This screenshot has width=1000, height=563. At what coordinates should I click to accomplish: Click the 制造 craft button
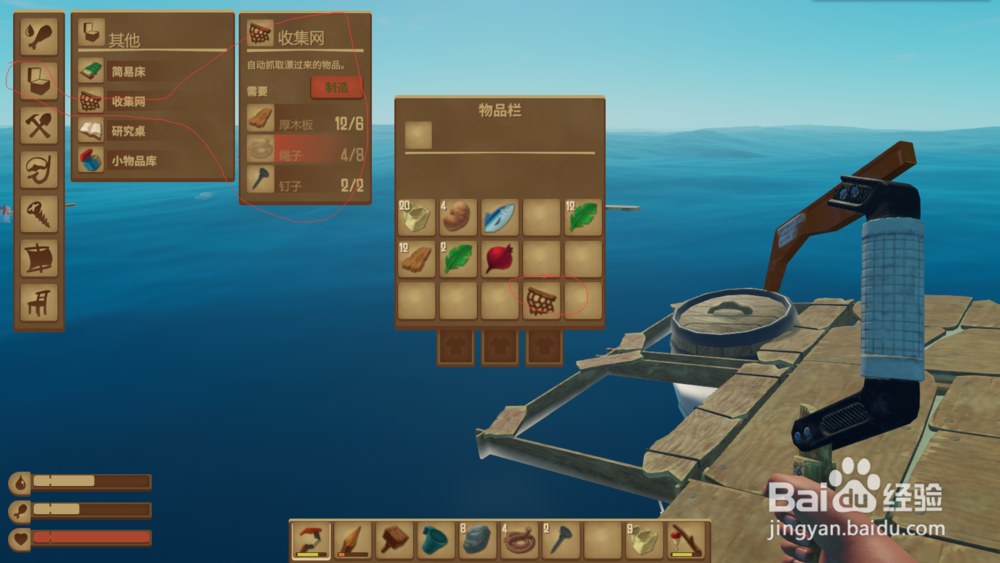point(337,87)
